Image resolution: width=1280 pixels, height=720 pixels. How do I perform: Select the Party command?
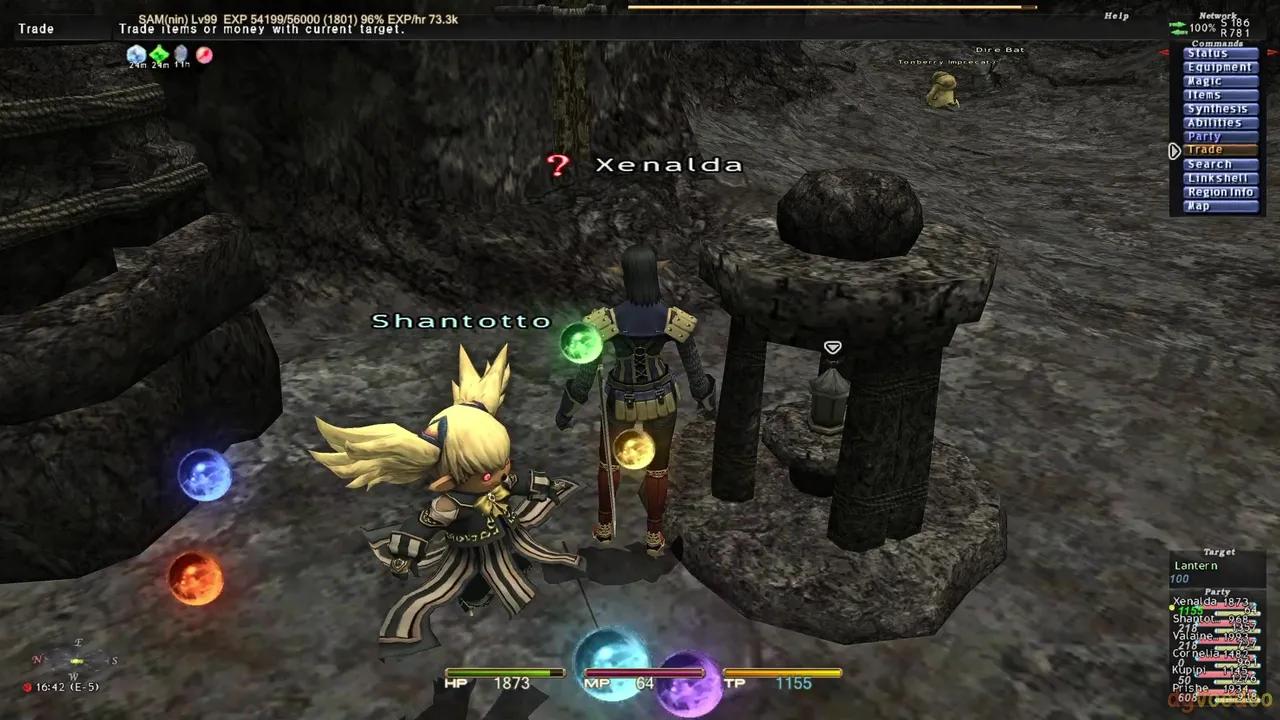1220,137
